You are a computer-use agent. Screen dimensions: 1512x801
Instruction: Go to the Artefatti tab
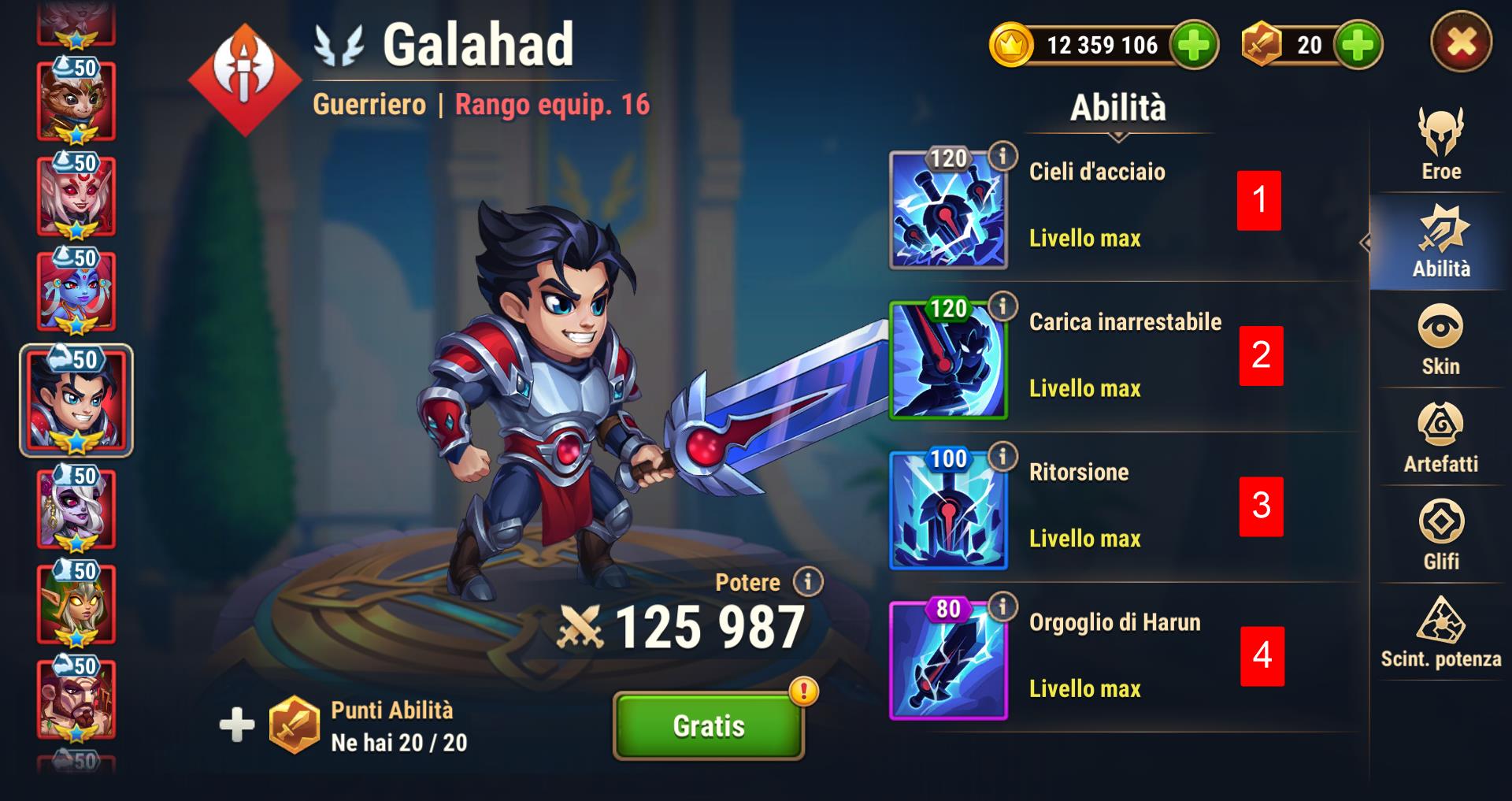(x=1440, y=438)
